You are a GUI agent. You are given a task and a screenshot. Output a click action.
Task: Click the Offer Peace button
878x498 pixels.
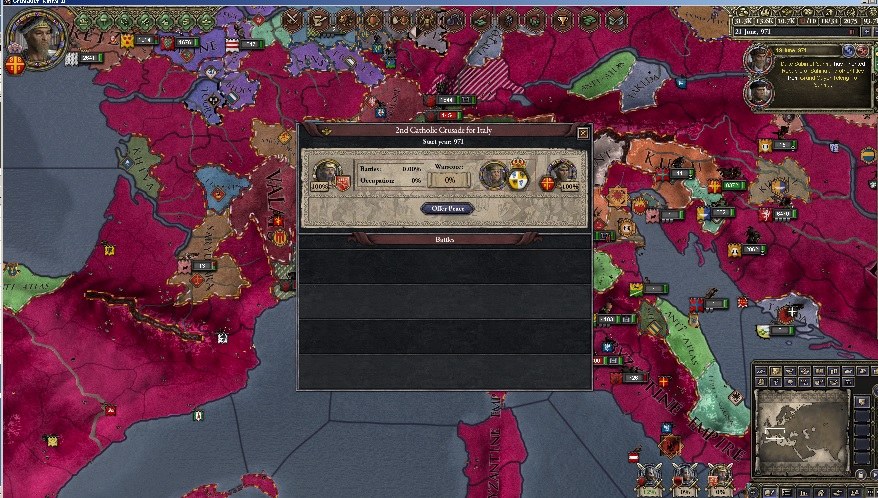pos(446,209)
